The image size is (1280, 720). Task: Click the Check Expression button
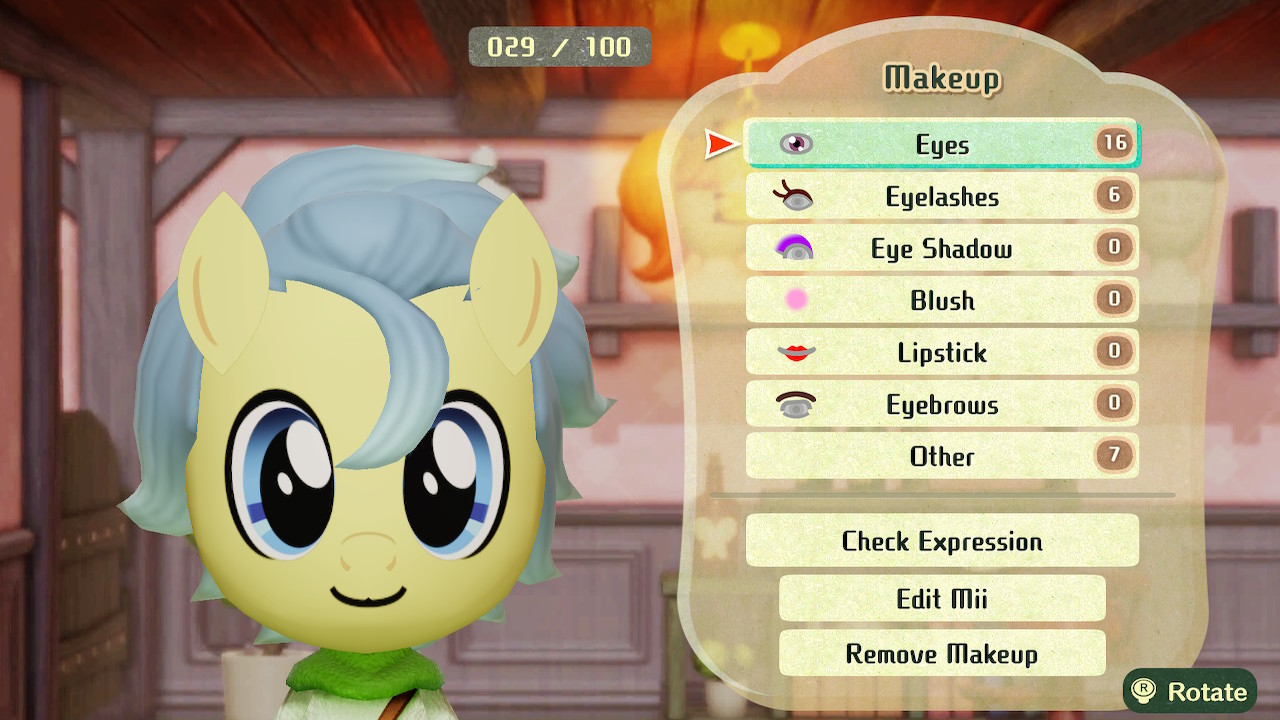(941, 541)
